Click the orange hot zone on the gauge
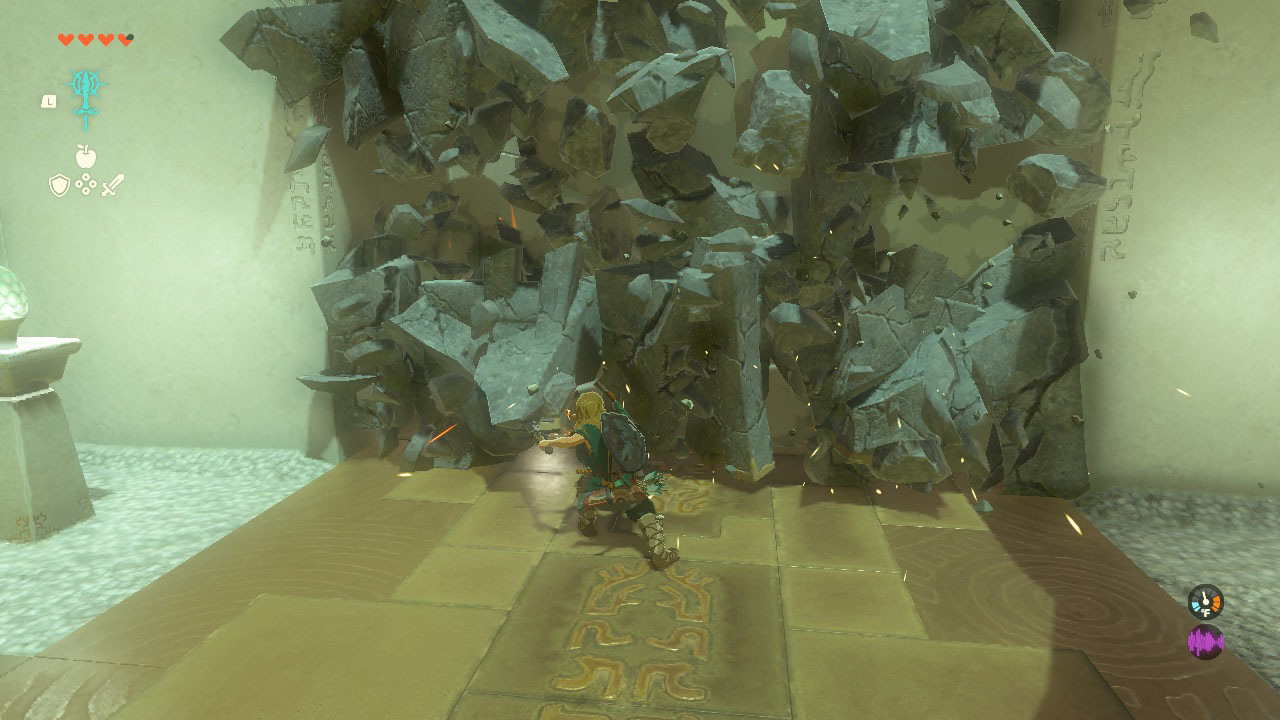Image resolution: width=1280 pixels, height=720 pixels. coord(1216,602)
